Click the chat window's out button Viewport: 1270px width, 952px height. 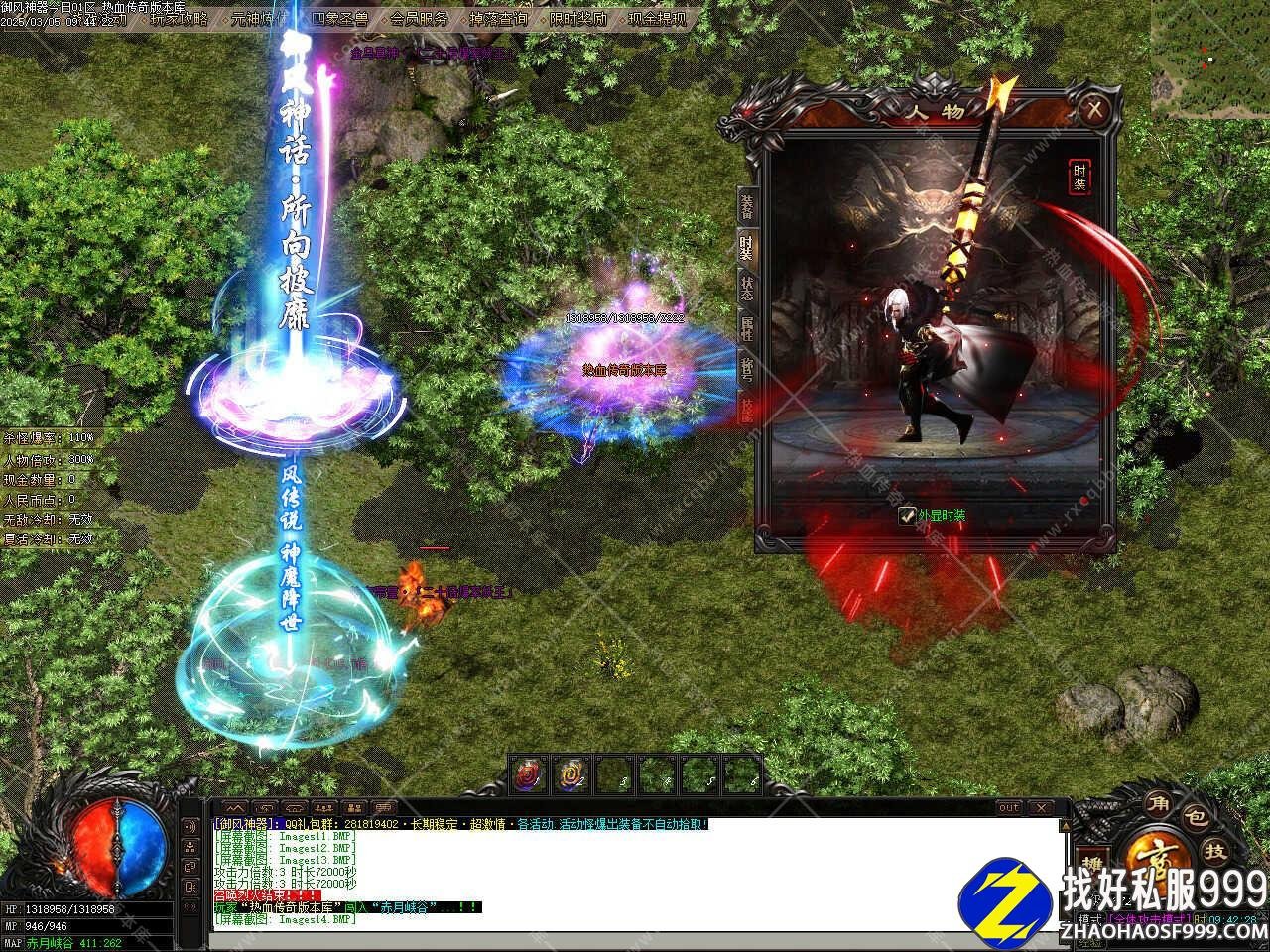[1008, 808]
